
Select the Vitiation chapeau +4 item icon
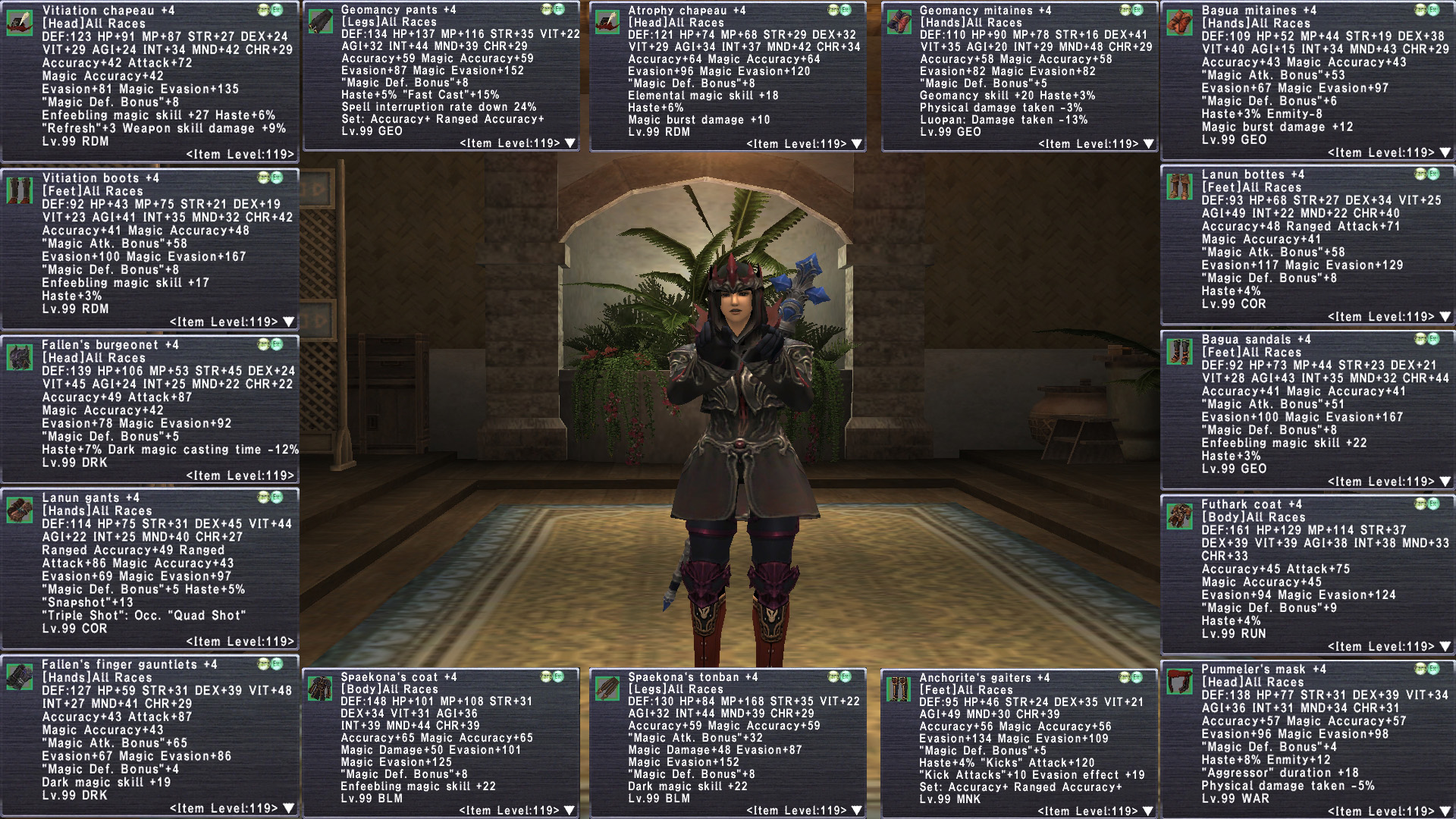pos(19,23)
